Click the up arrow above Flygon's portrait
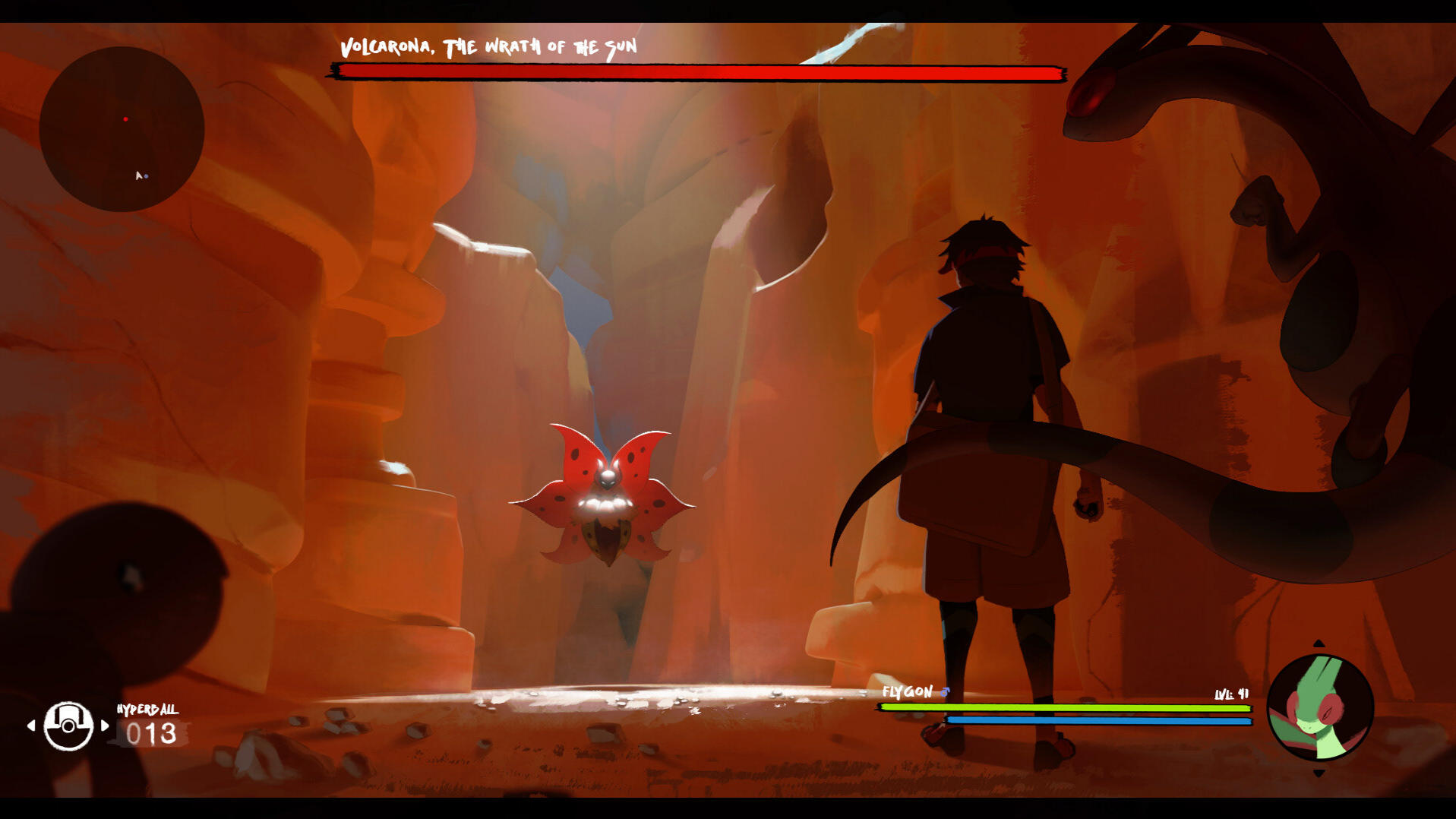The image size is (1456, 819). 1319,644
